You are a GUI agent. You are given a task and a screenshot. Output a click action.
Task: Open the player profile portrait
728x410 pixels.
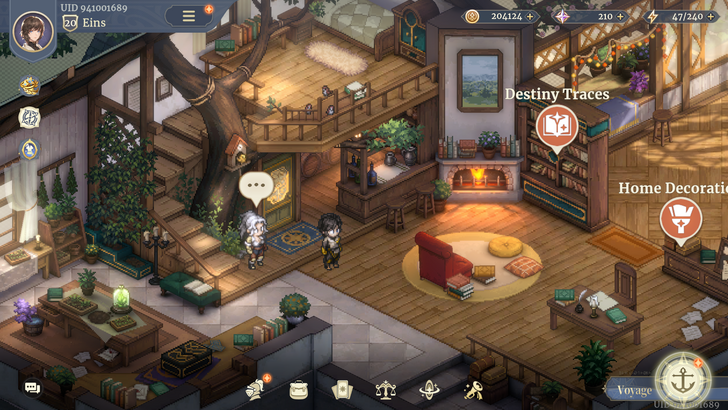pos(33,30)
